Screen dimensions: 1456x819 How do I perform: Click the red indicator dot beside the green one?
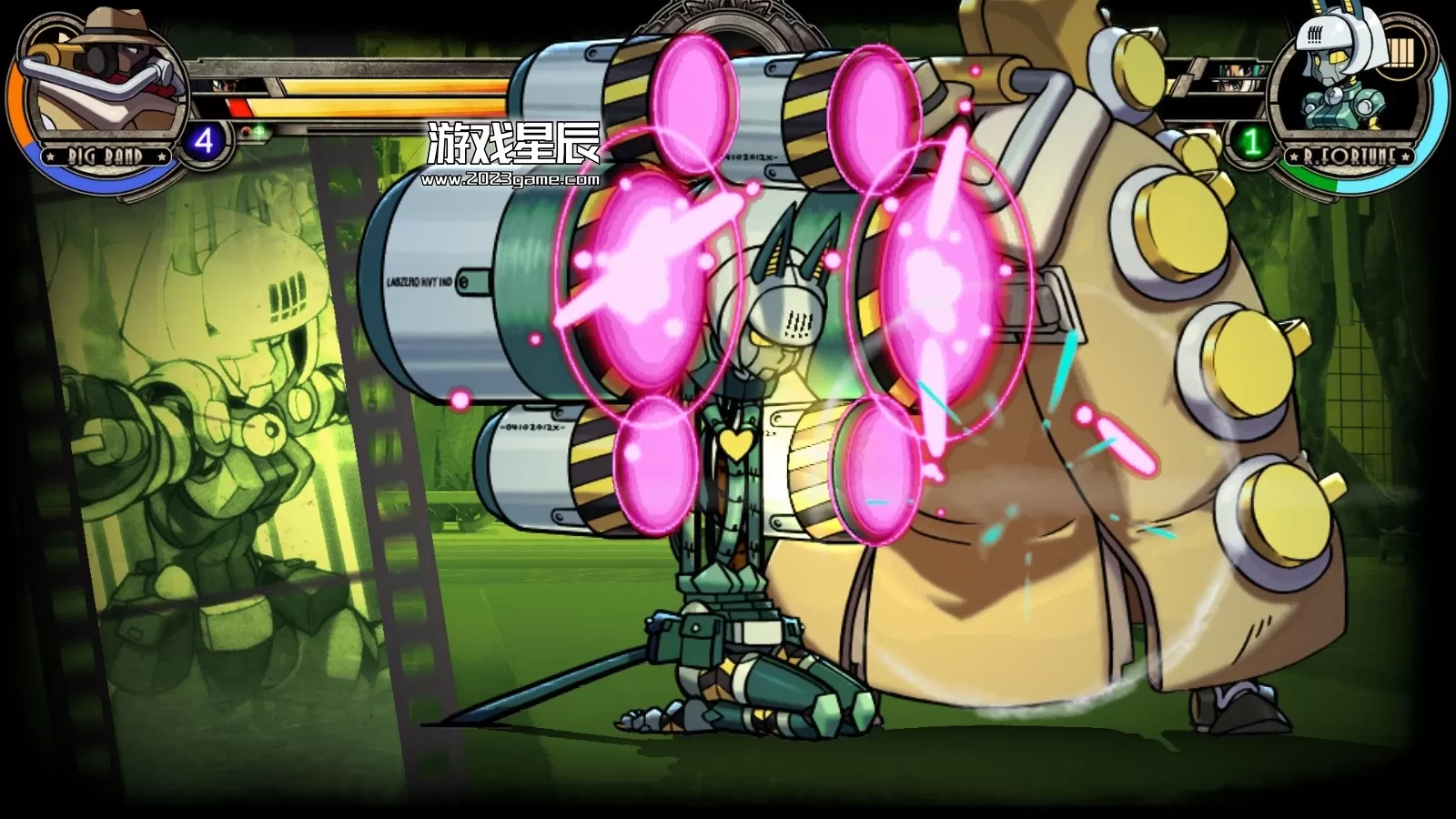click(246, 131)
